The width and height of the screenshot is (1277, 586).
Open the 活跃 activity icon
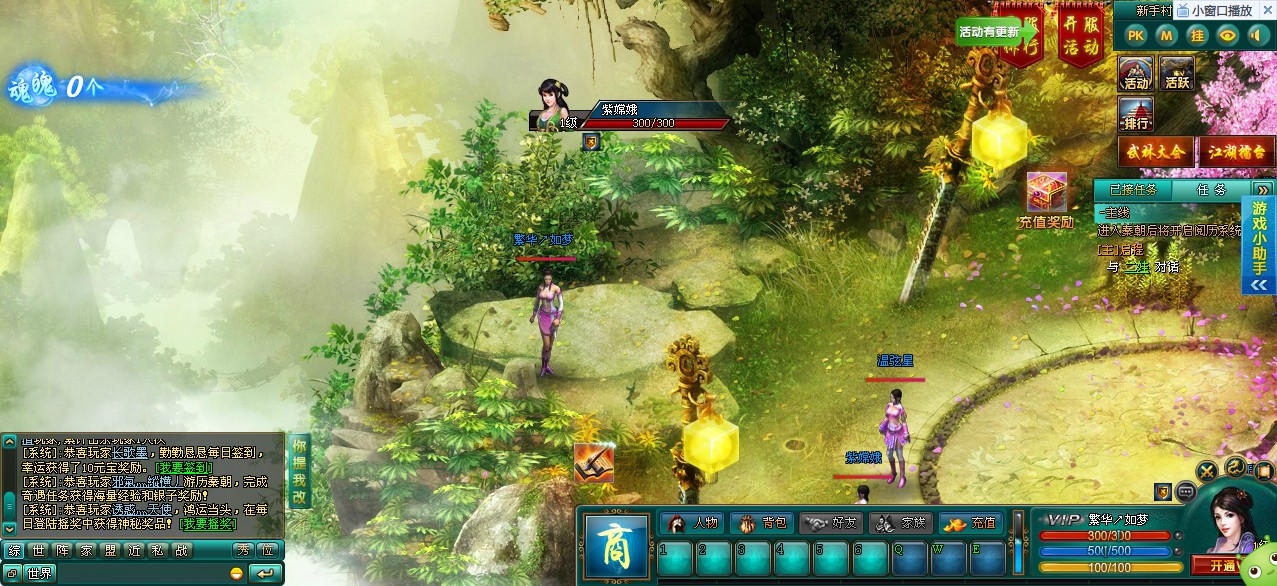[1177, 74]
